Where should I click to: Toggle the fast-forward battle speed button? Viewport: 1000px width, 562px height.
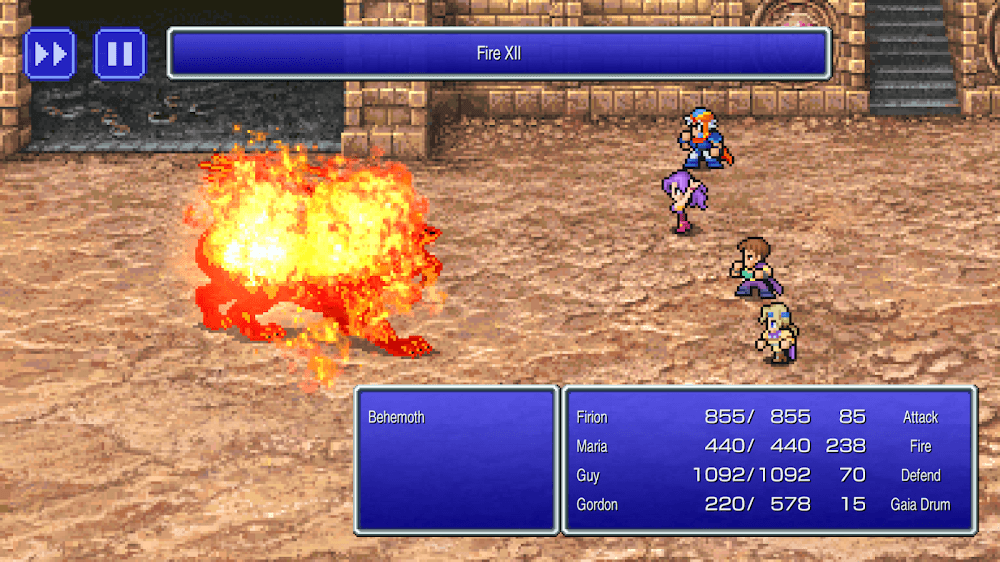tap(49, 53)
